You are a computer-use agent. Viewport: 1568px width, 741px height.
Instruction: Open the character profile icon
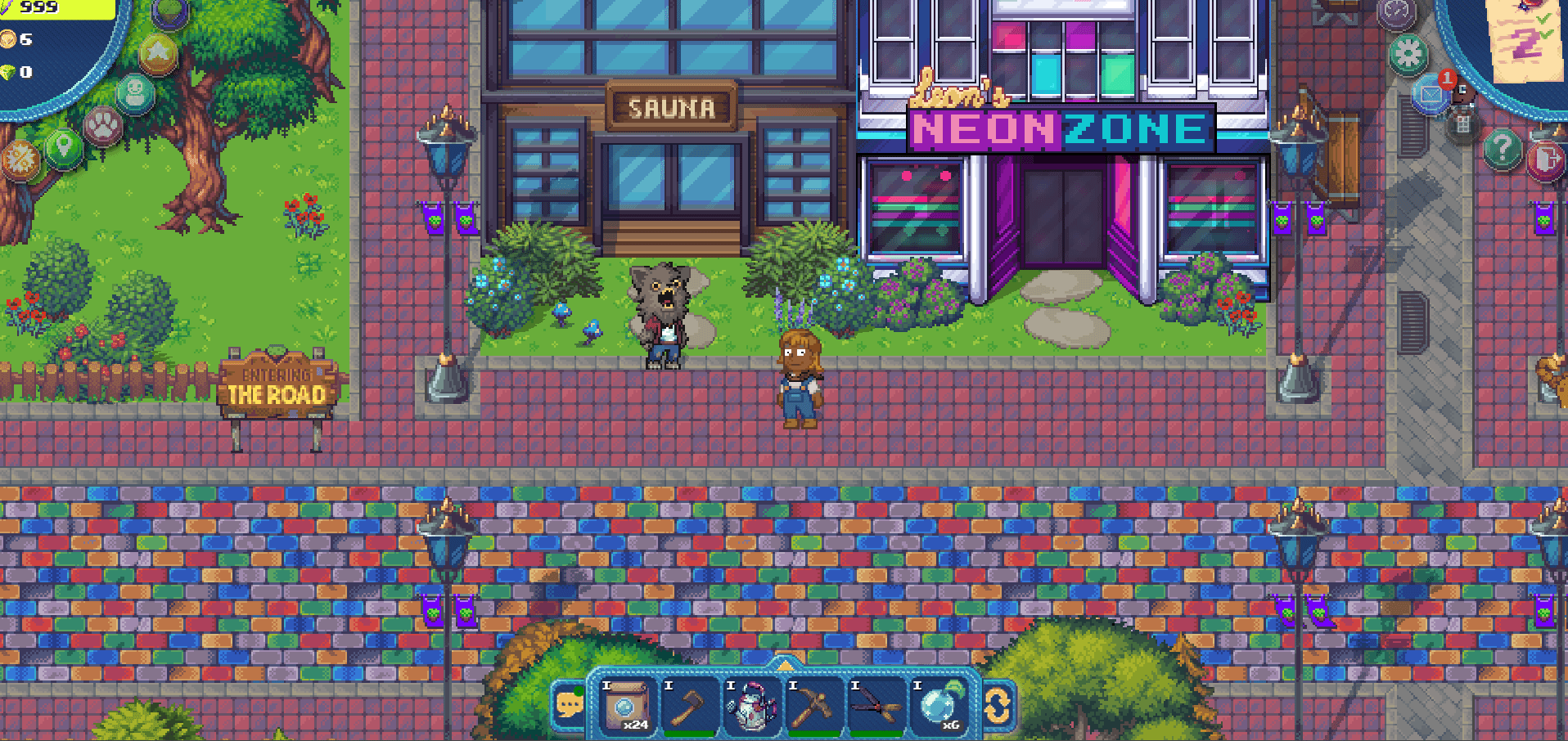tap(135, 93)
